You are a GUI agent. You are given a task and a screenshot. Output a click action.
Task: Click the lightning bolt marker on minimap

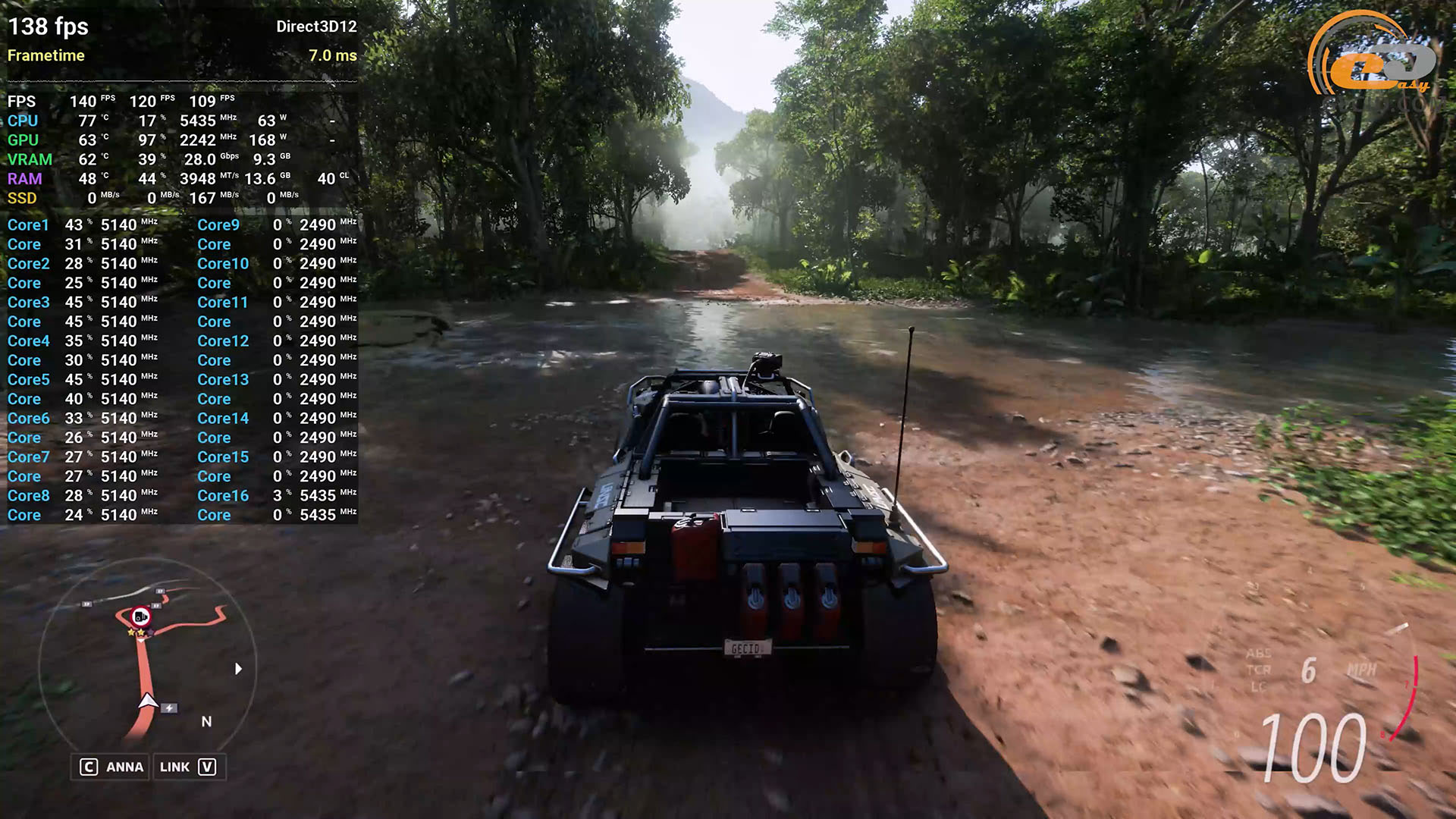click(x=169, y=708)
